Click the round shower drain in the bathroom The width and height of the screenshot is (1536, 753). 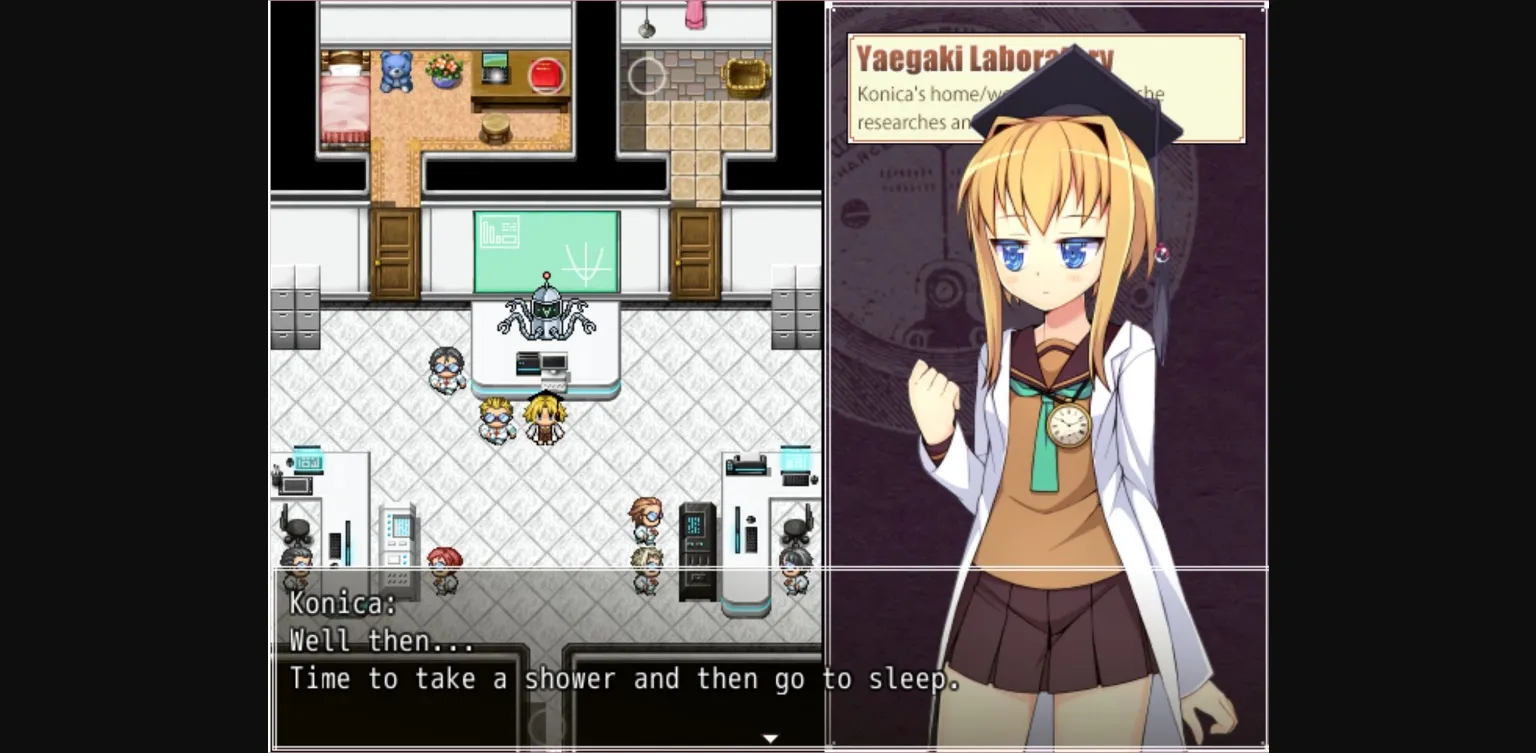646,76
